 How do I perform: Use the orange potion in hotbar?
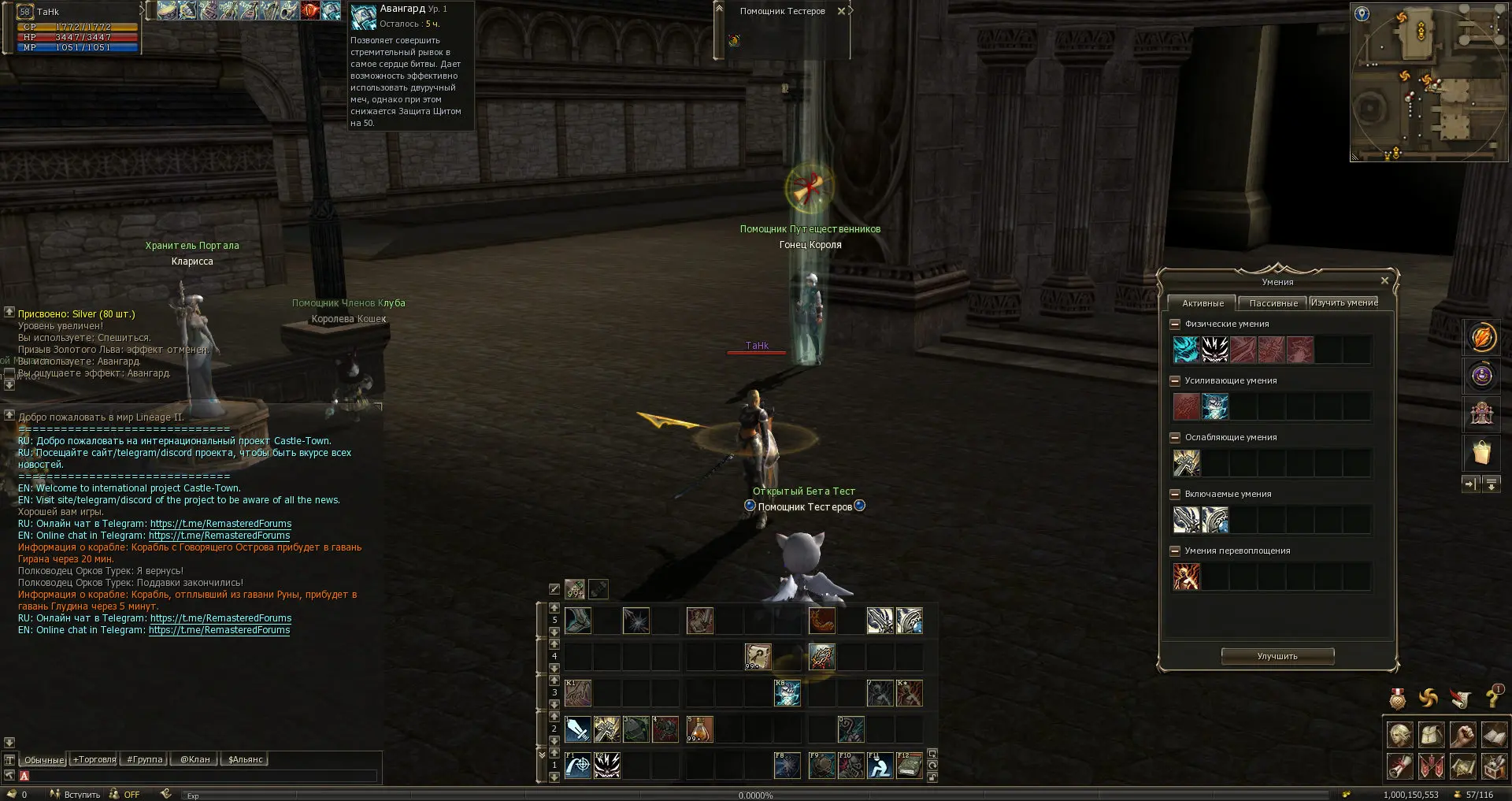pos(699,729)
